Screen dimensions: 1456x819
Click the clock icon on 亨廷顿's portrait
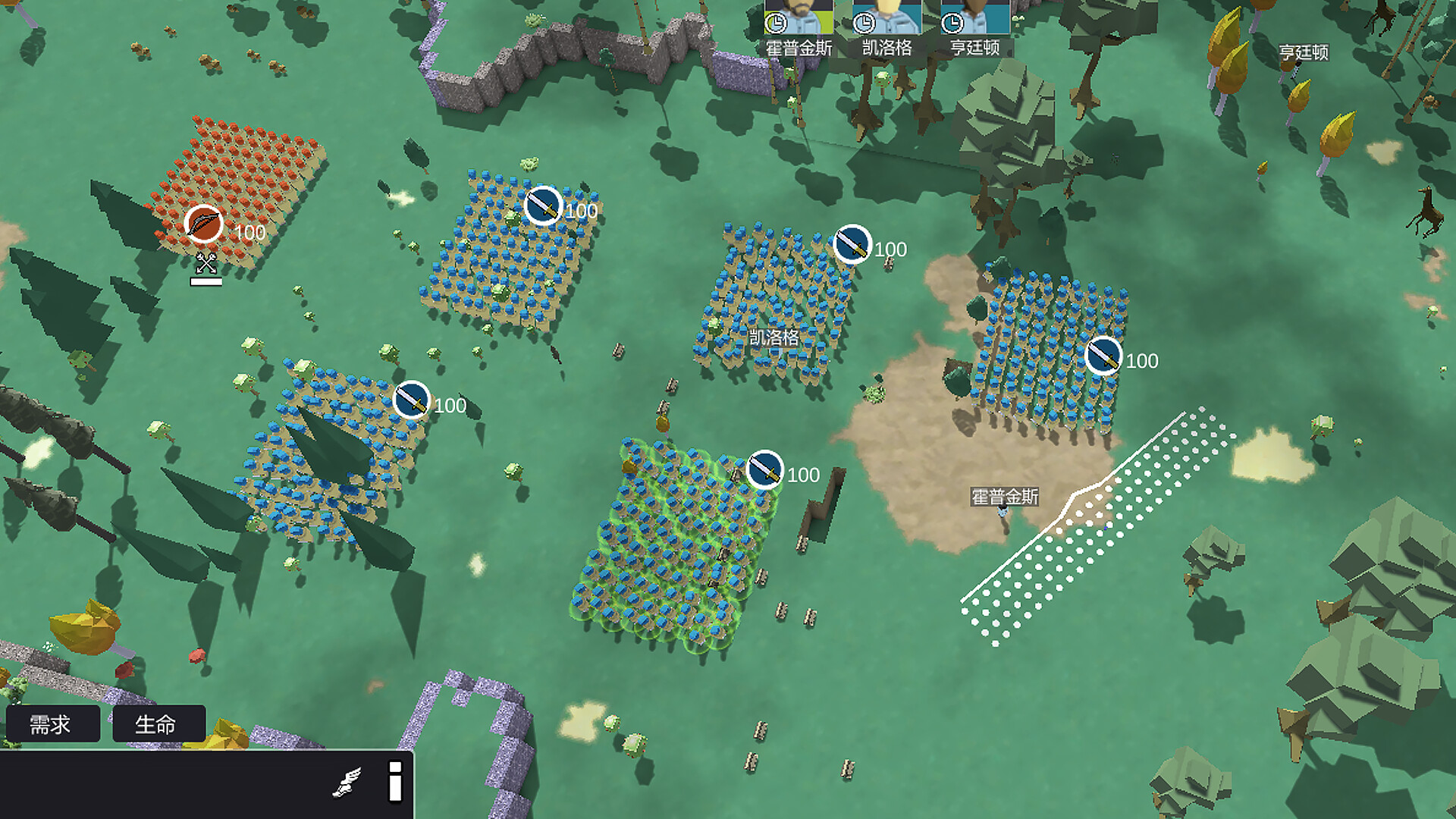[x=952, y=23]
